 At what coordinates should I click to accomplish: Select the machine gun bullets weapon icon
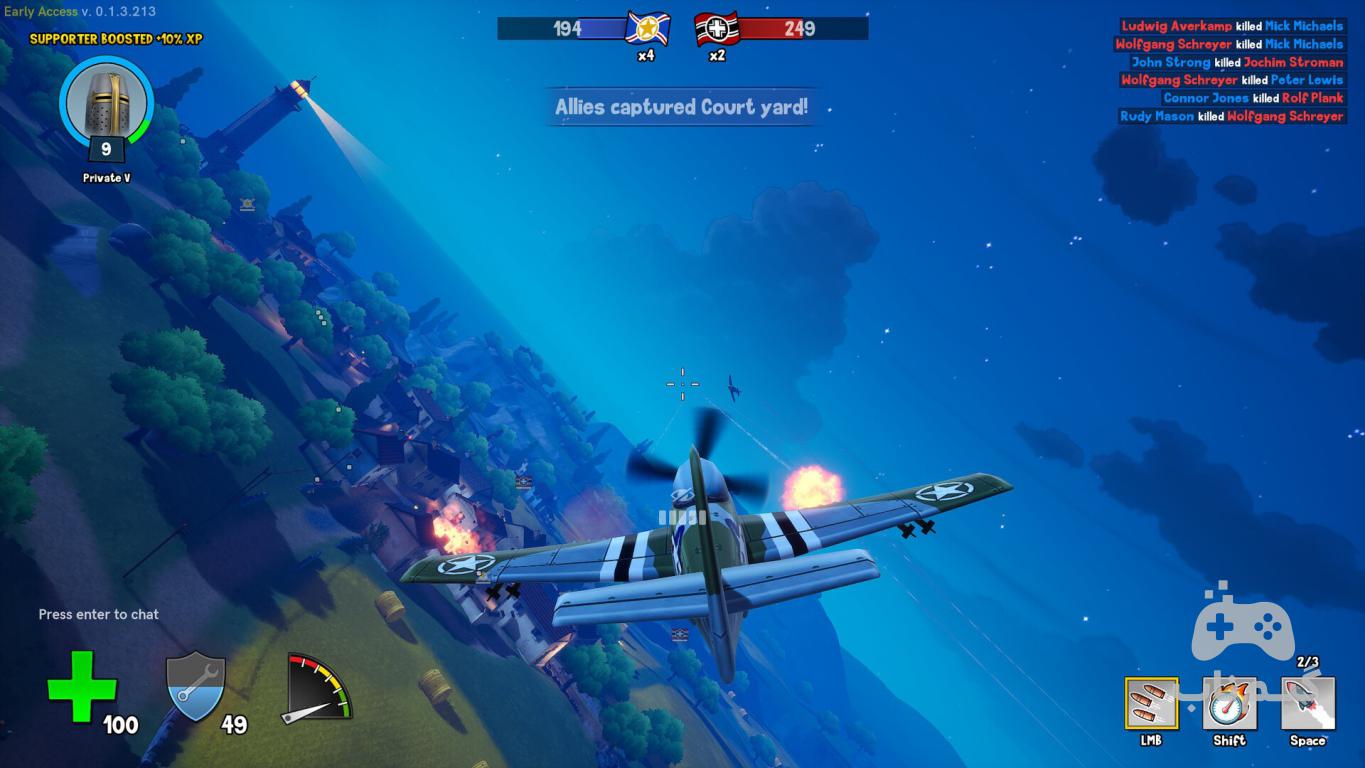[x=1151, y=704]
